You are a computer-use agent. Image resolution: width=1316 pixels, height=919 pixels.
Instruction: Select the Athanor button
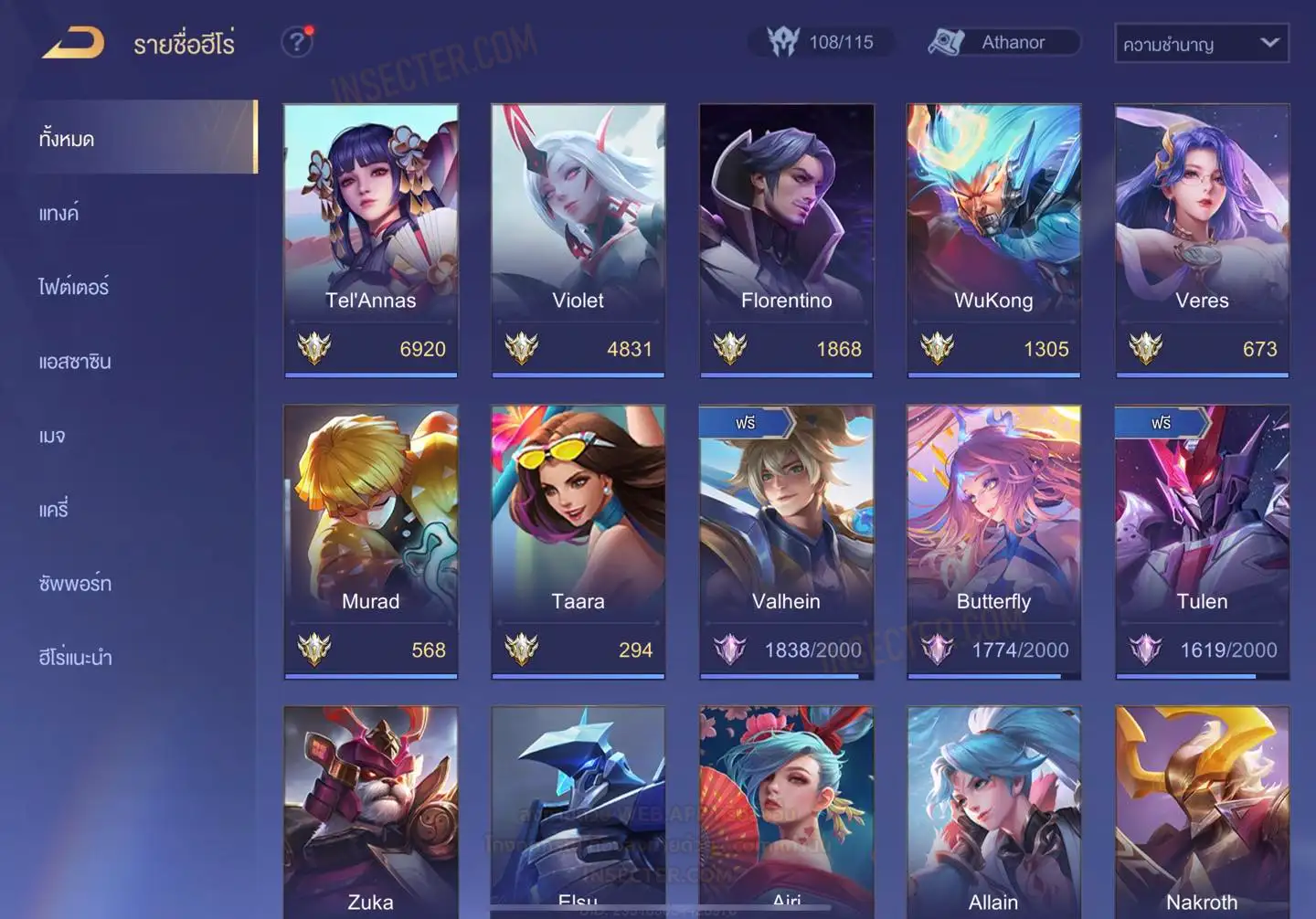point(1004,42)
